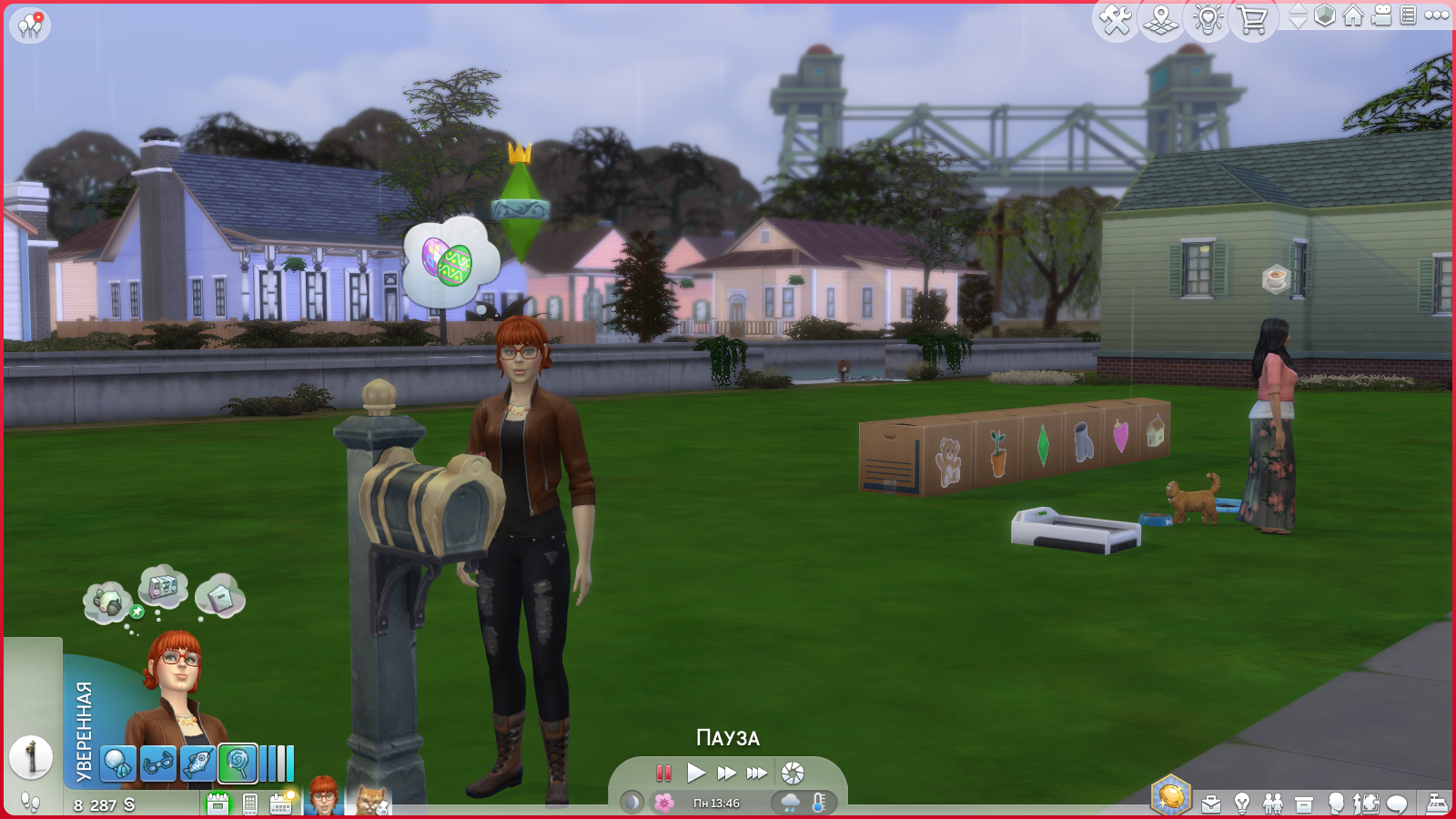Image resolution: width=1456 pixels, height=819 pixels.
Task: Open the three-dots game options menu
Action: [x=1437, y=15]
